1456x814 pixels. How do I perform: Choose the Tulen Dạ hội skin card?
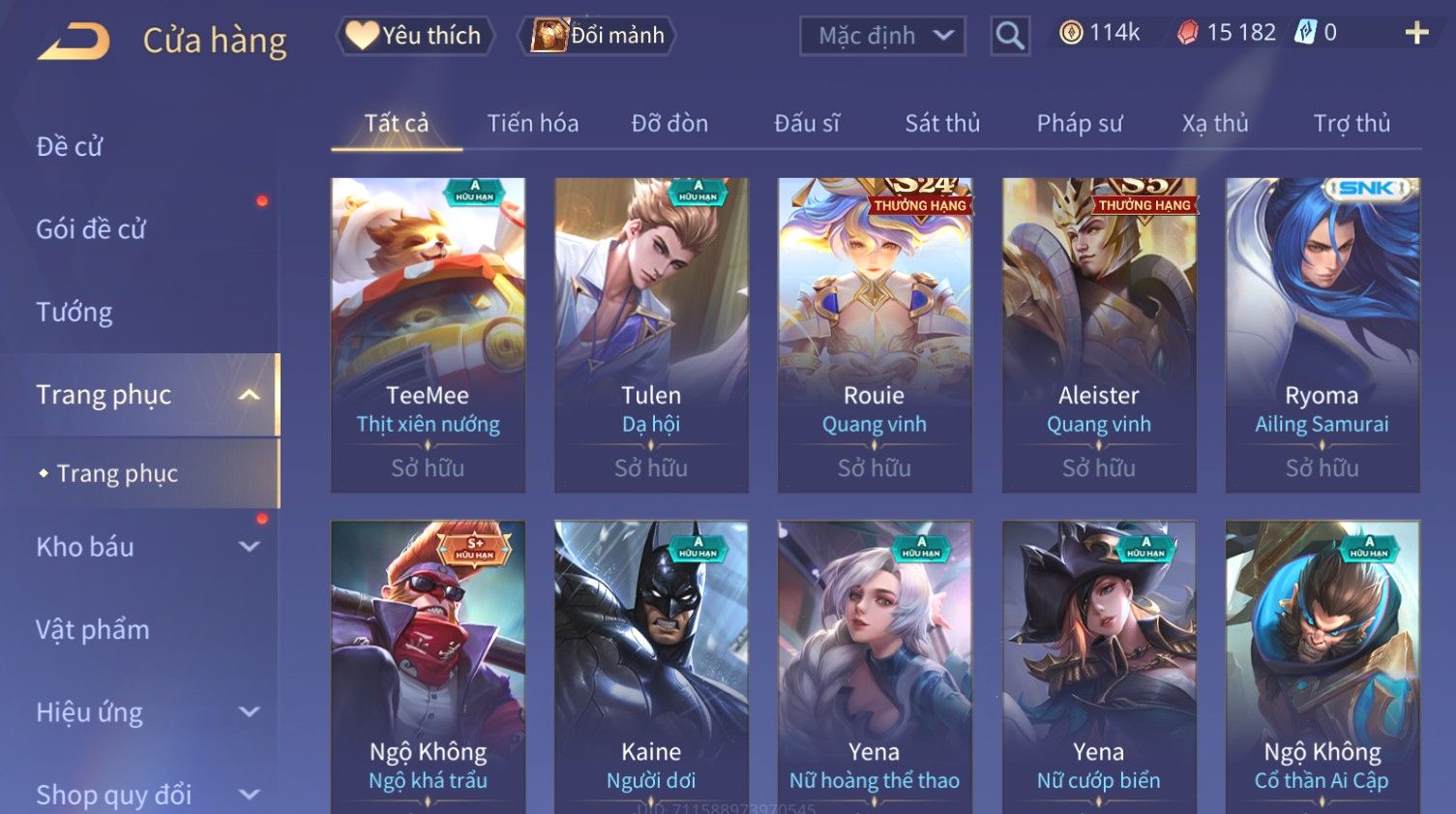click(x=651, y=334)
